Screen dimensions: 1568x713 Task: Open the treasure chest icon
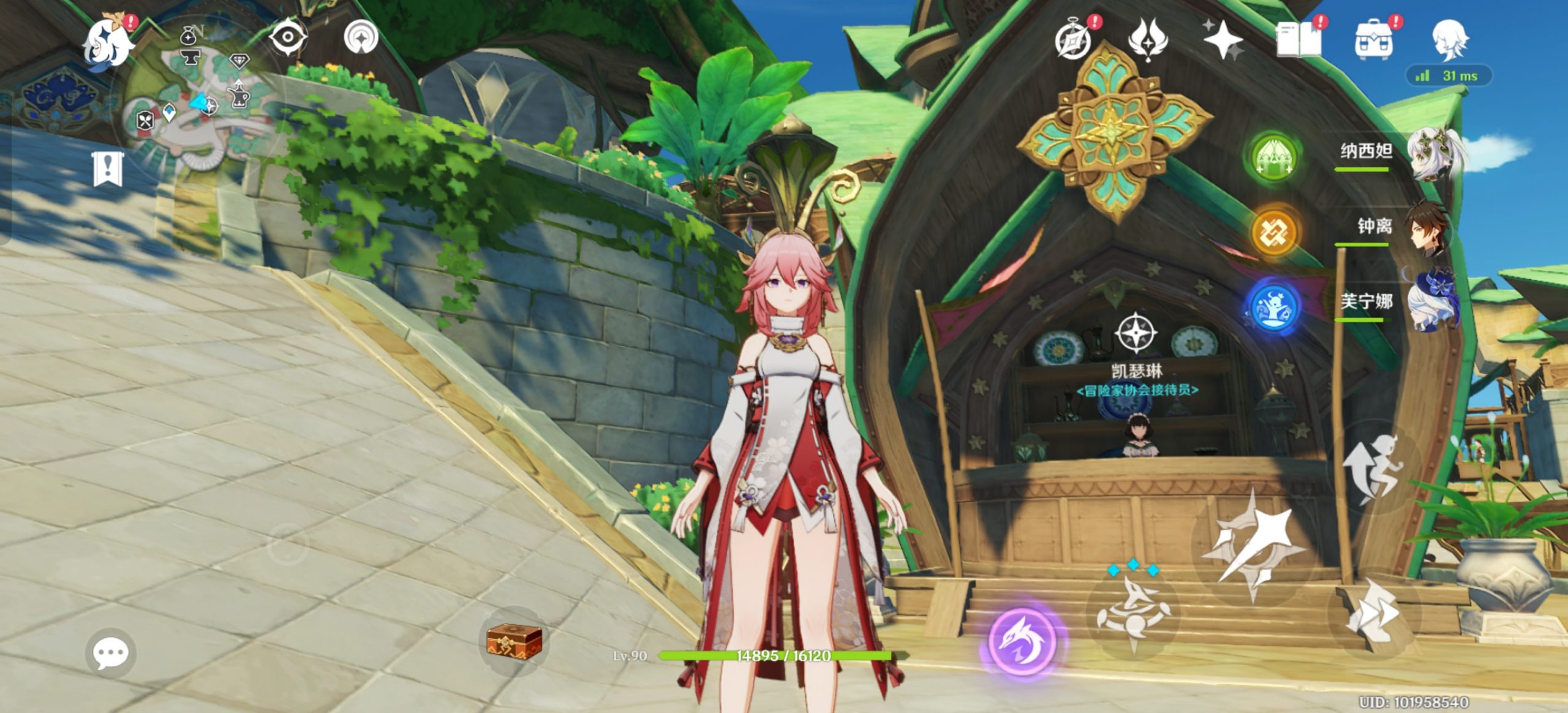tap(514, 641)
